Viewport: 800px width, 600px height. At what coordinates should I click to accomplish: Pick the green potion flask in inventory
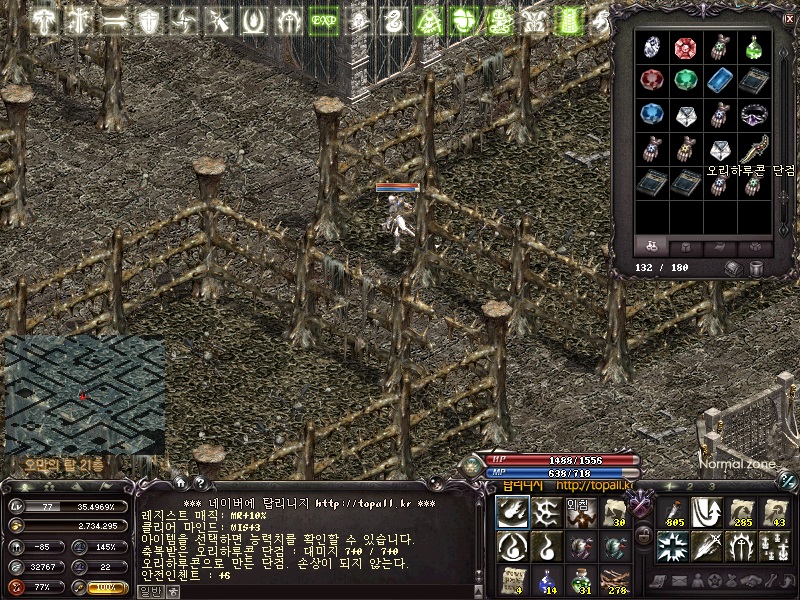point(752,47)
